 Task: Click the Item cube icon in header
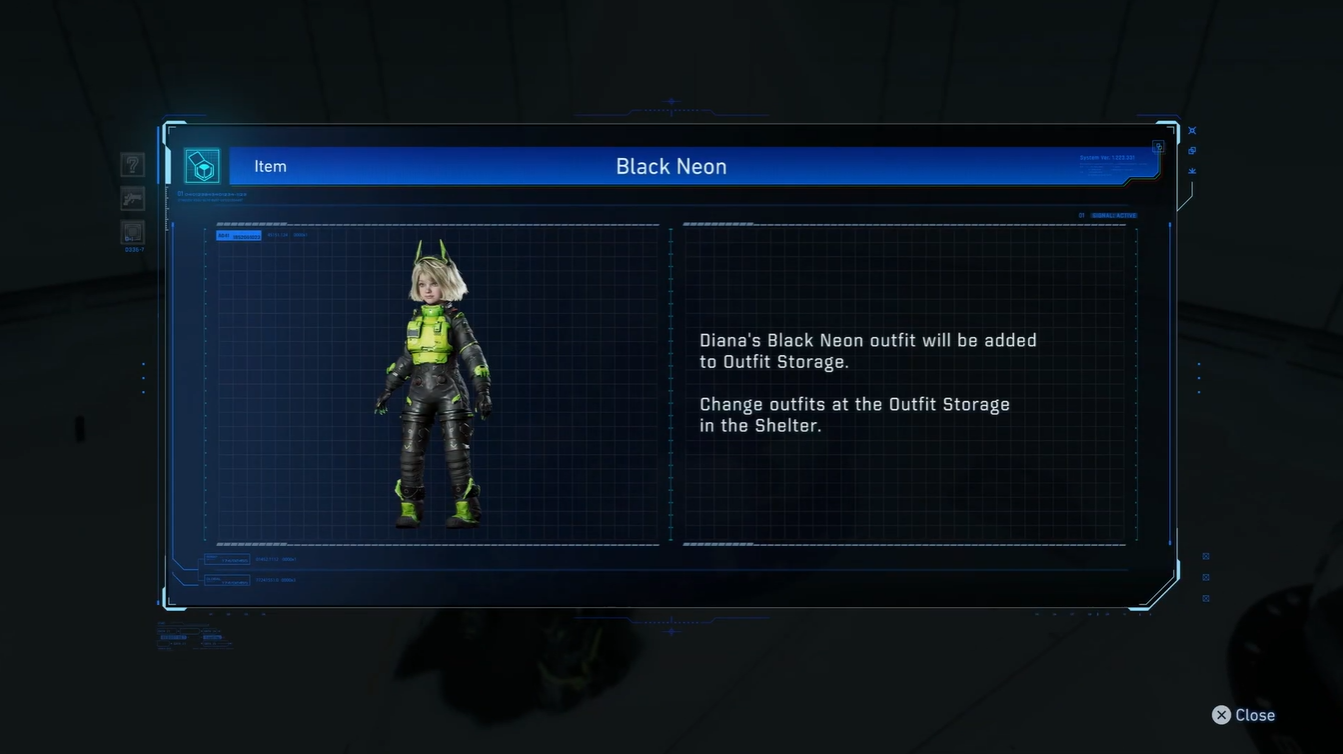202,166
